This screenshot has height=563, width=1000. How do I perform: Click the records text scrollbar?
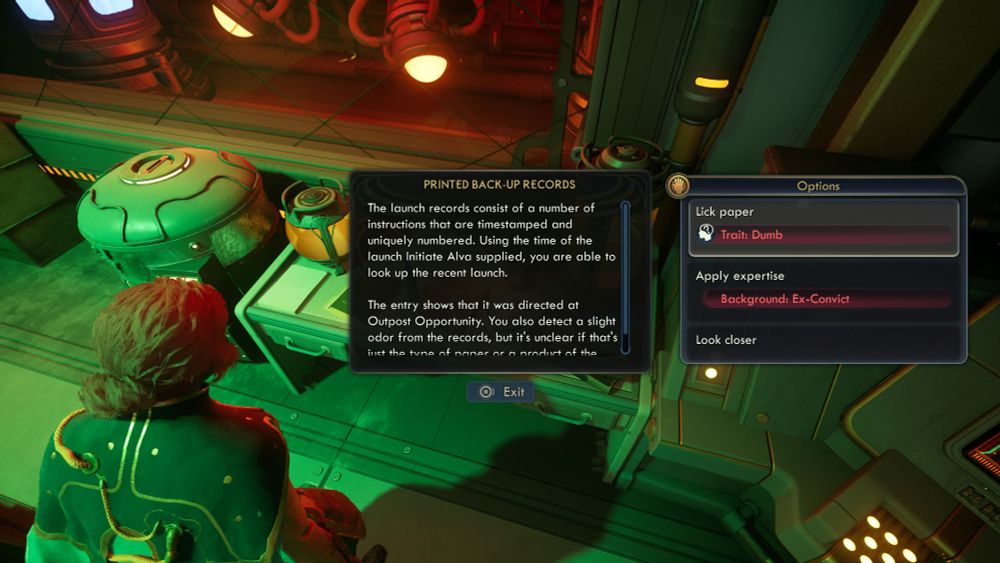[x=625, y=270]
